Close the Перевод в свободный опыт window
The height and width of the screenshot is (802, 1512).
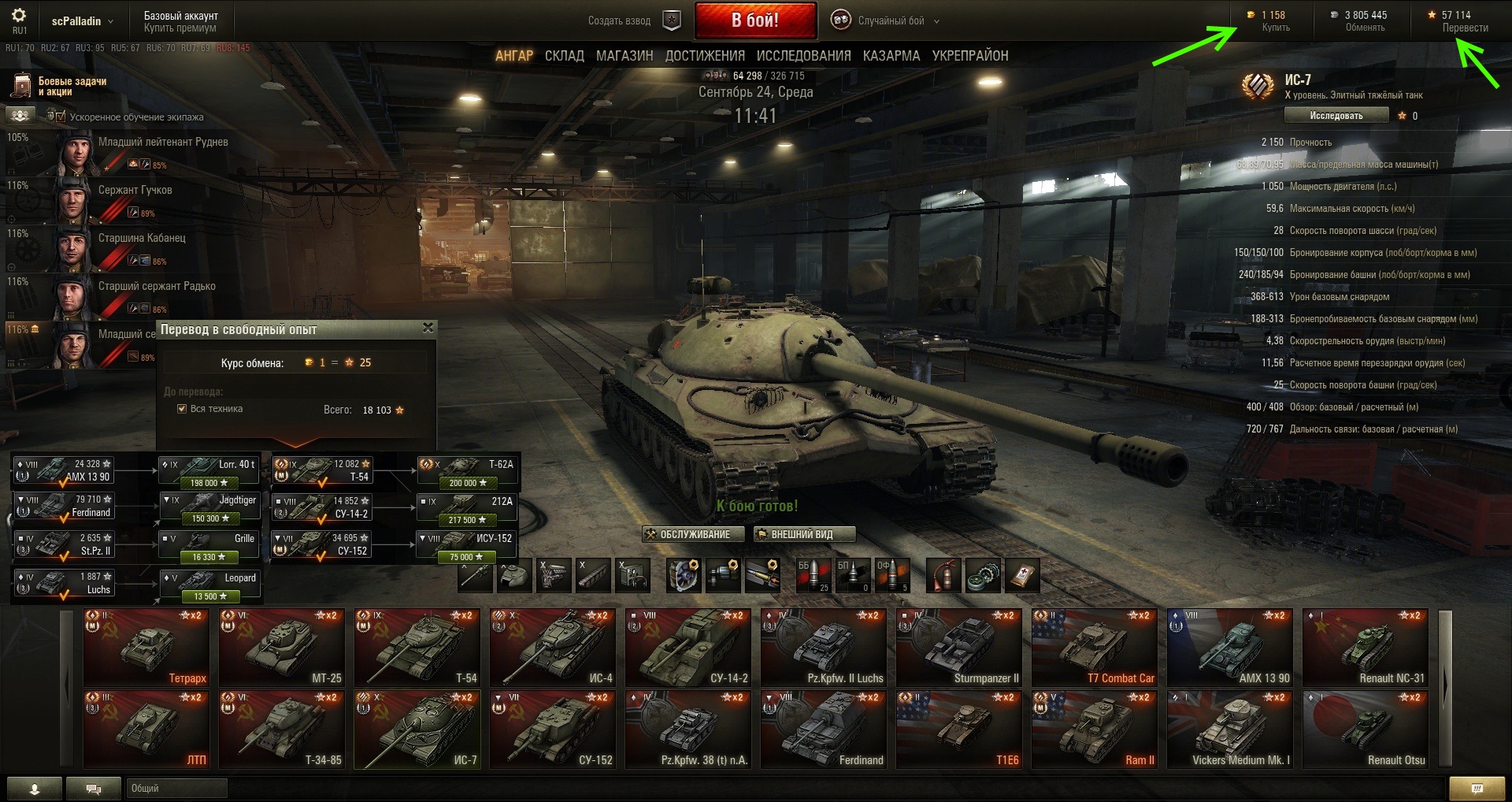click(428, 328)
